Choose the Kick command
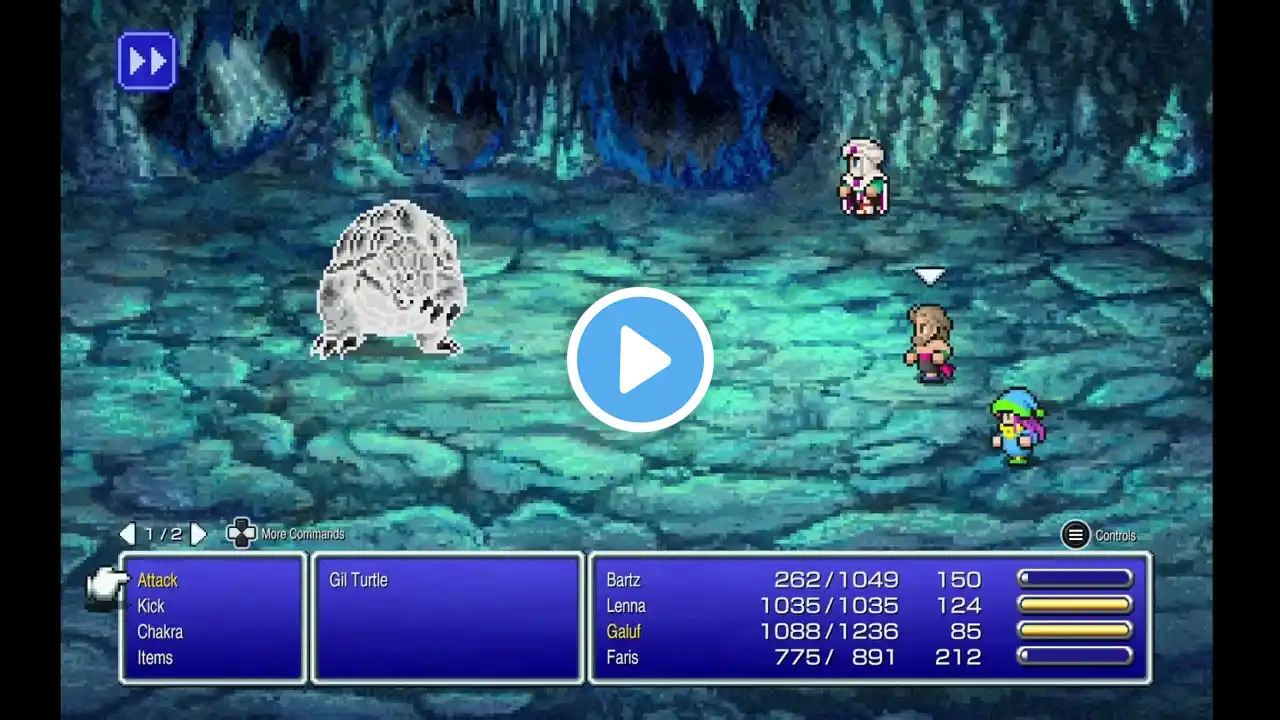Viewport: 1280px width, 720px height. pos(151,606)
